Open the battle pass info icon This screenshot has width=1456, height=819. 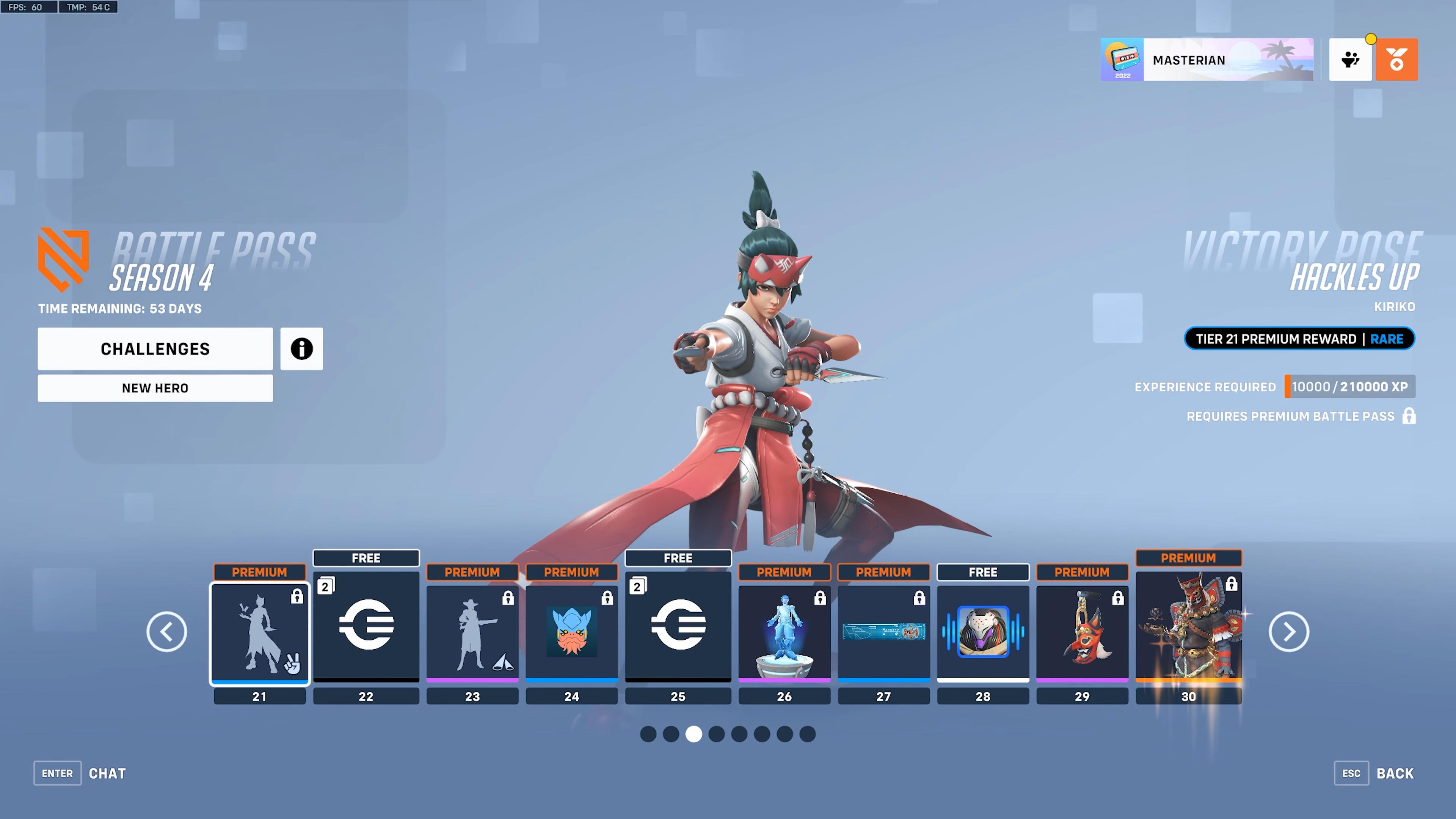click(x=301, y=349)
